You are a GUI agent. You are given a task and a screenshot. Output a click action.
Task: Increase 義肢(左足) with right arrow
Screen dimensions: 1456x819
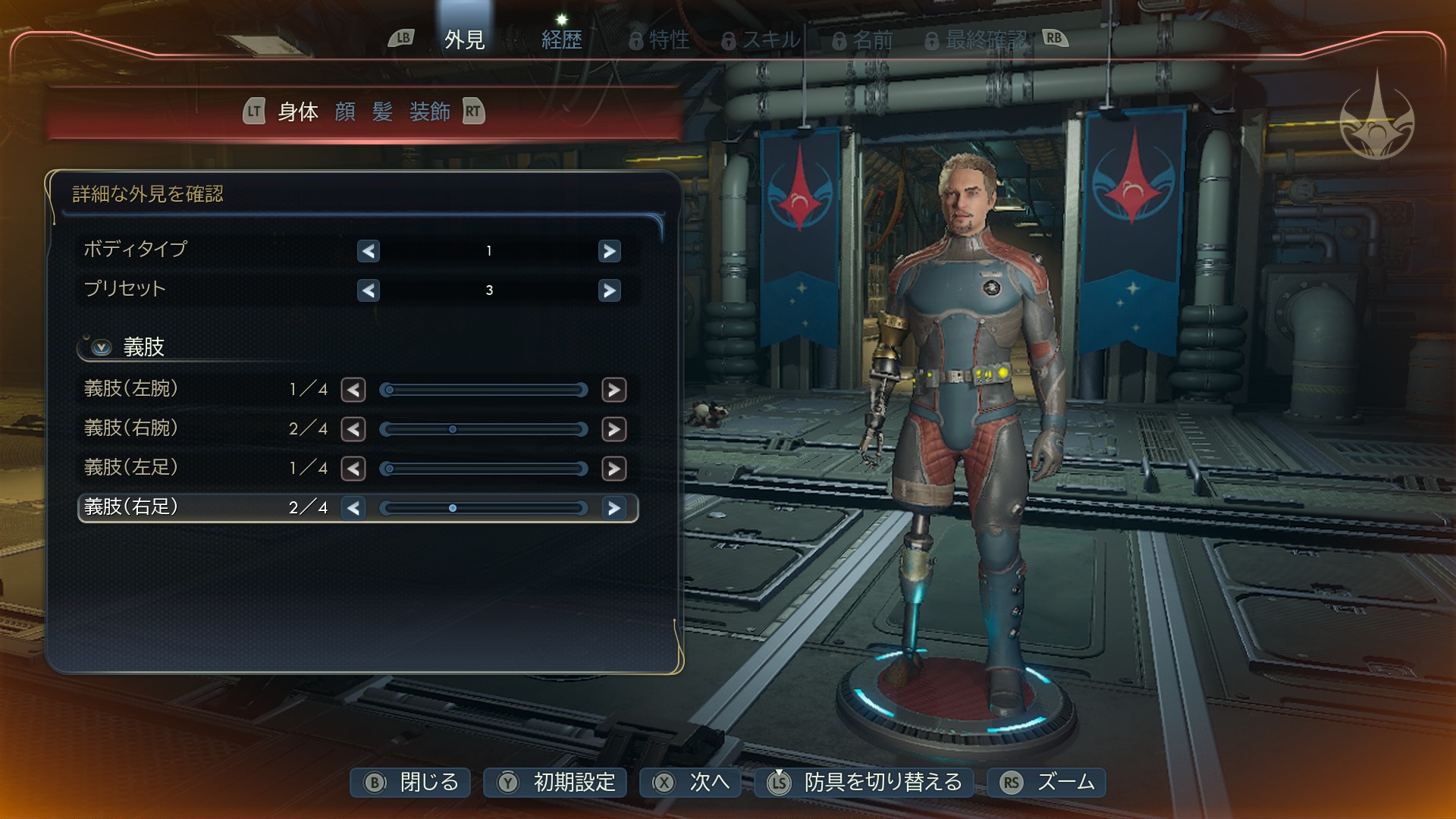click(613, 469)
